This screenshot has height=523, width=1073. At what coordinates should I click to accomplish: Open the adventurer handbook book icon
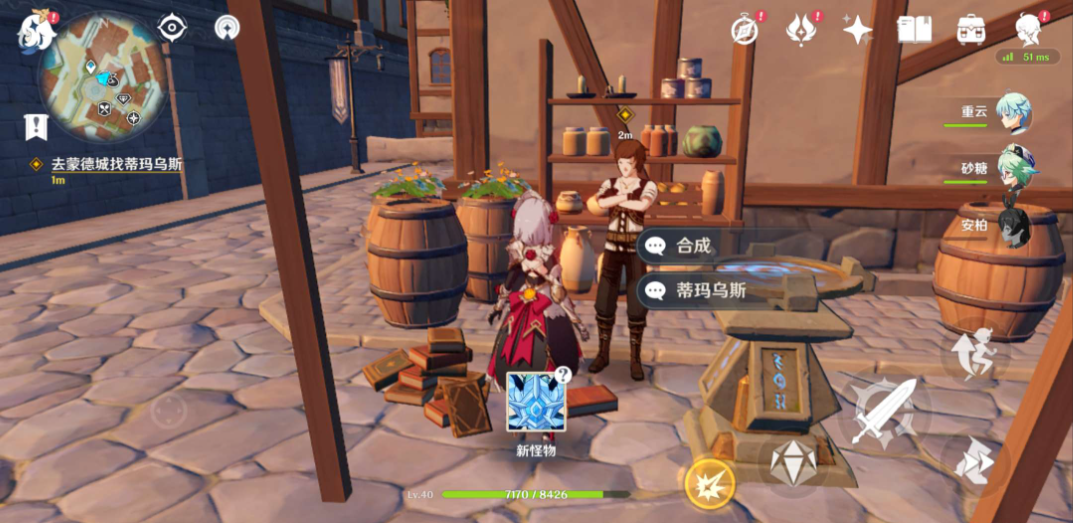click(x=914, y=30)
